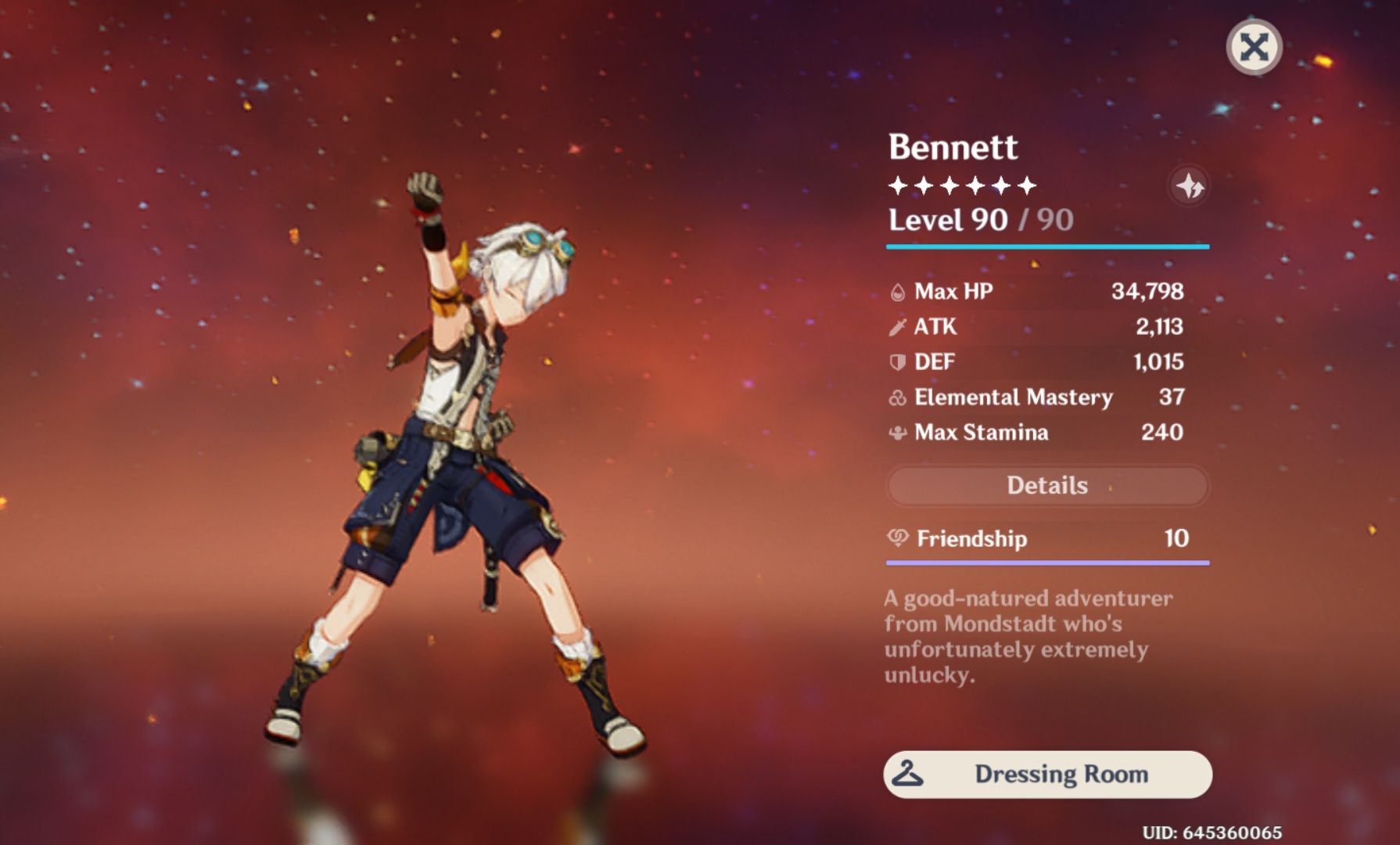
Task: Click the Max Stamina icon
Action: (x=899, y=433)
